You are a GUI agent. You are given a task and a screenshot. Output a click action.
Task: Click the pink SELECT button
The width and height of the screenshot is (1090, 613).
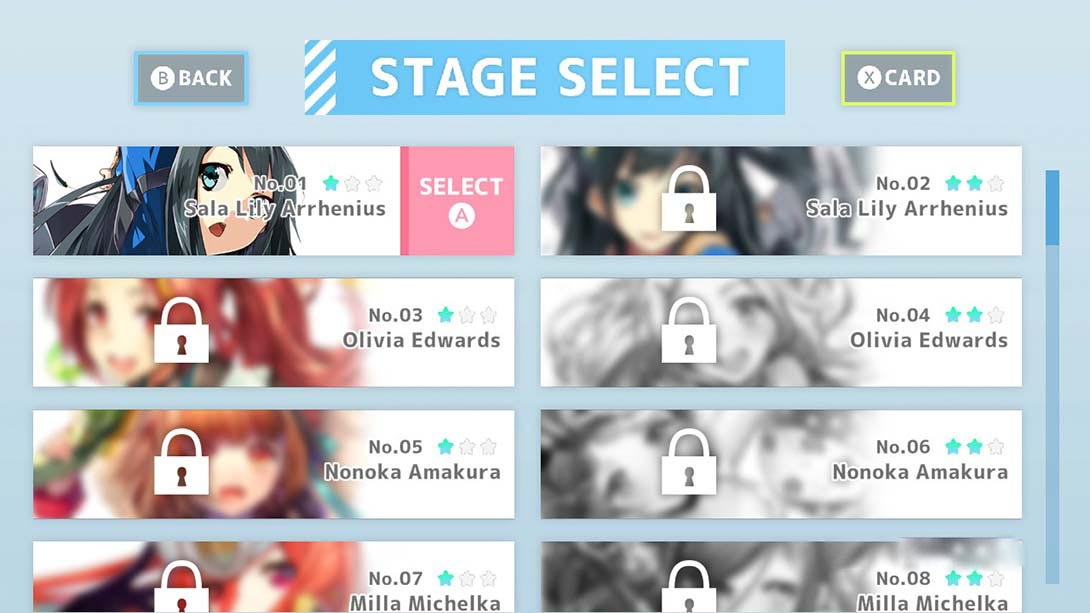pyautogui.click(x=459, y=201)
